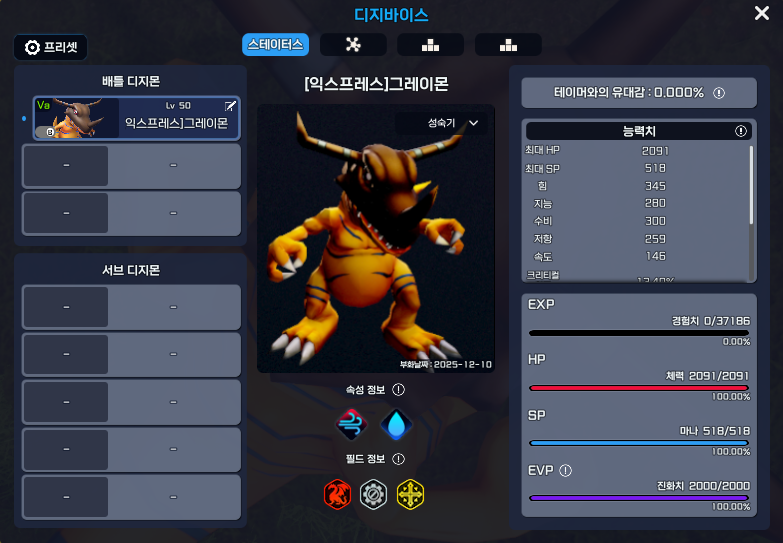This screenshot has height=543, width=783.
Task: Click the 속성 정보 info icon
Action: [x=398, y=390]
